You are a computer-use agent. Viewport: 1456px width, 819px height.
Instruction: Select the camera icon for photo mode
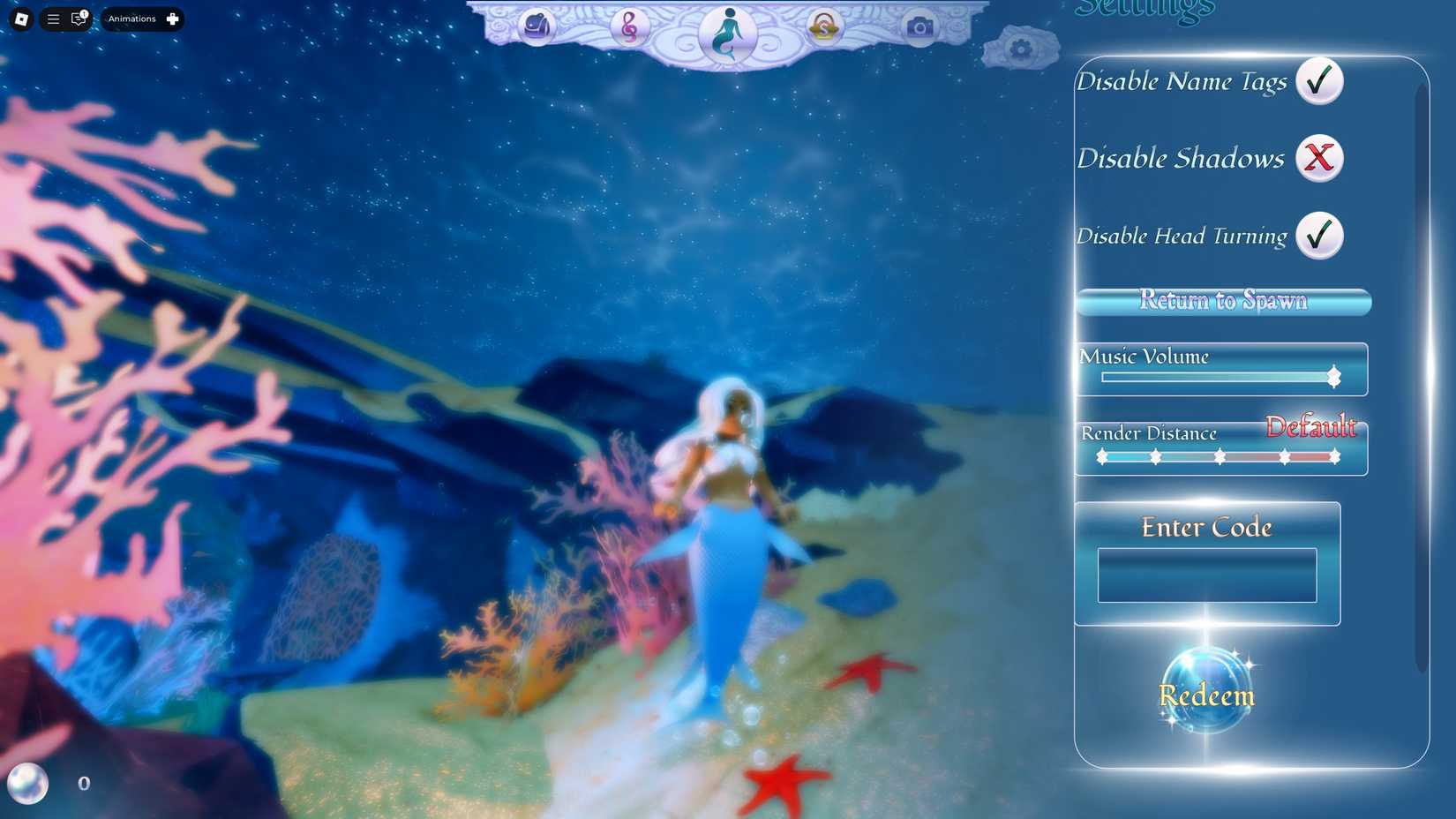point(921,27)
